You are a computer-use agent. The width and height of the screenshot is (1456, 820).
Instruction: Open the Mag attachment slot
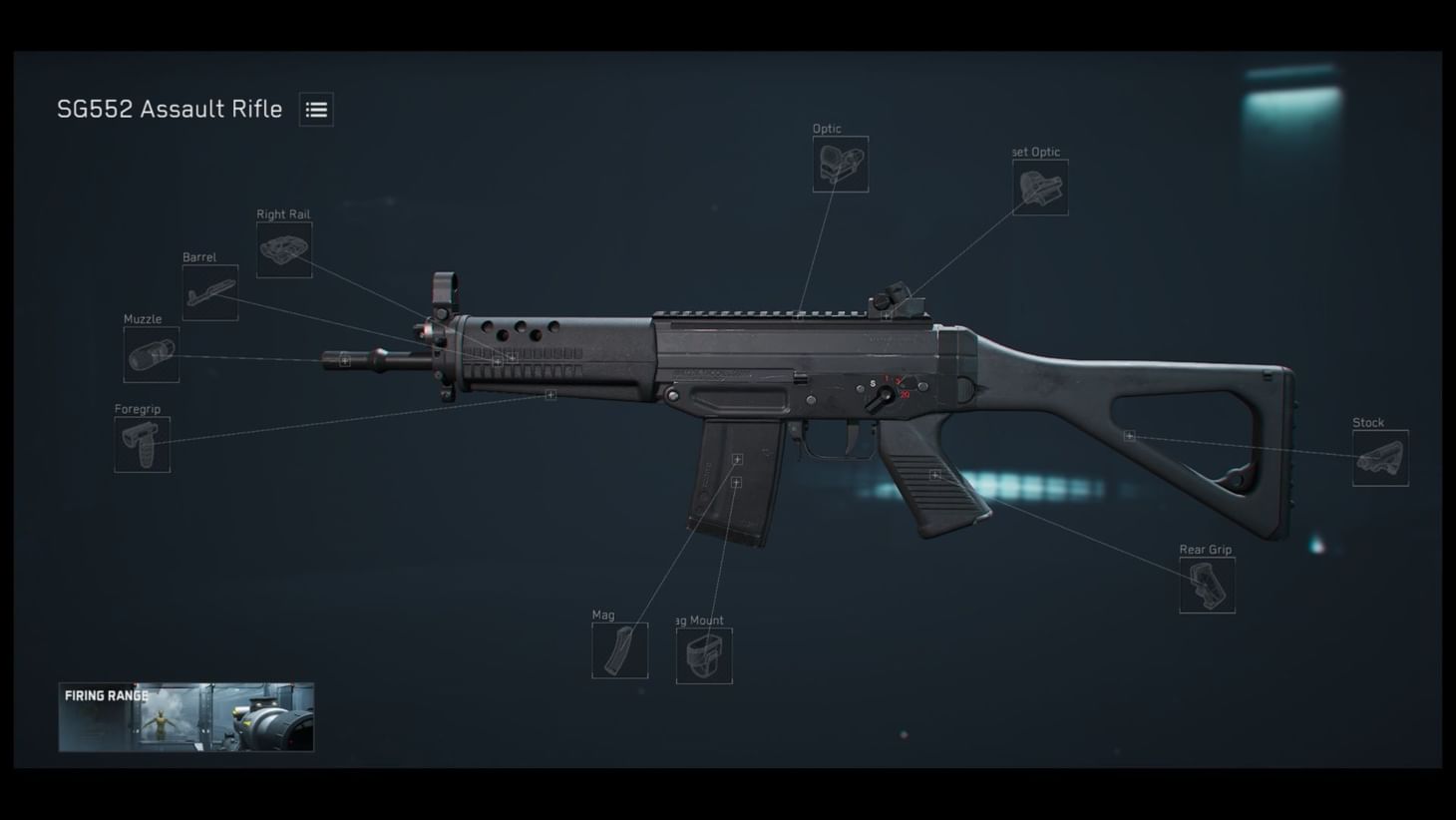point(619,648)
